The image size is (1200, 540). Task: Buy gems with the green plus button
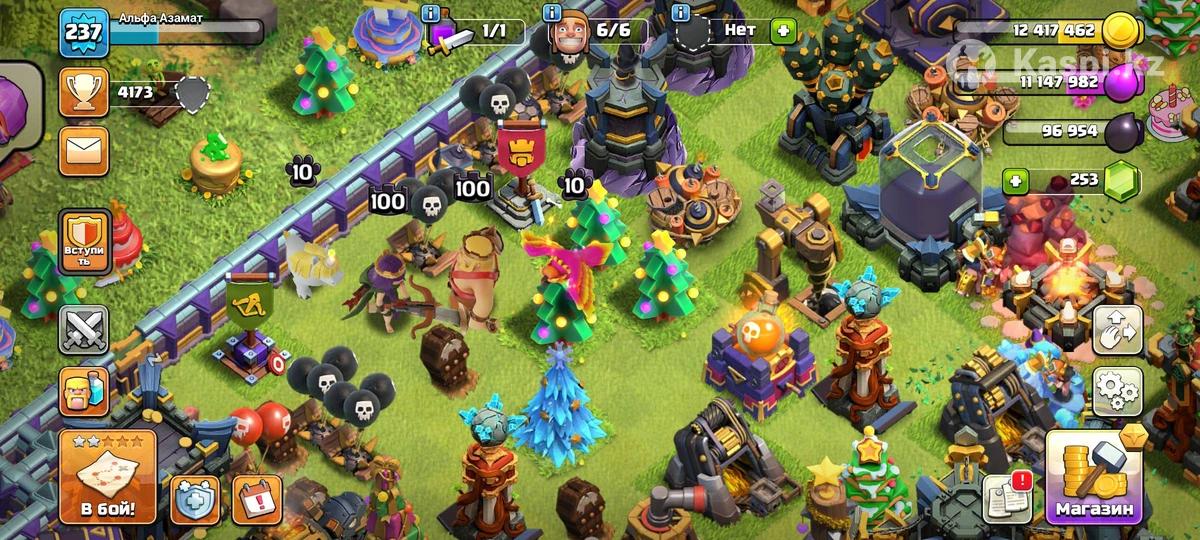[x=1017, y=181]
